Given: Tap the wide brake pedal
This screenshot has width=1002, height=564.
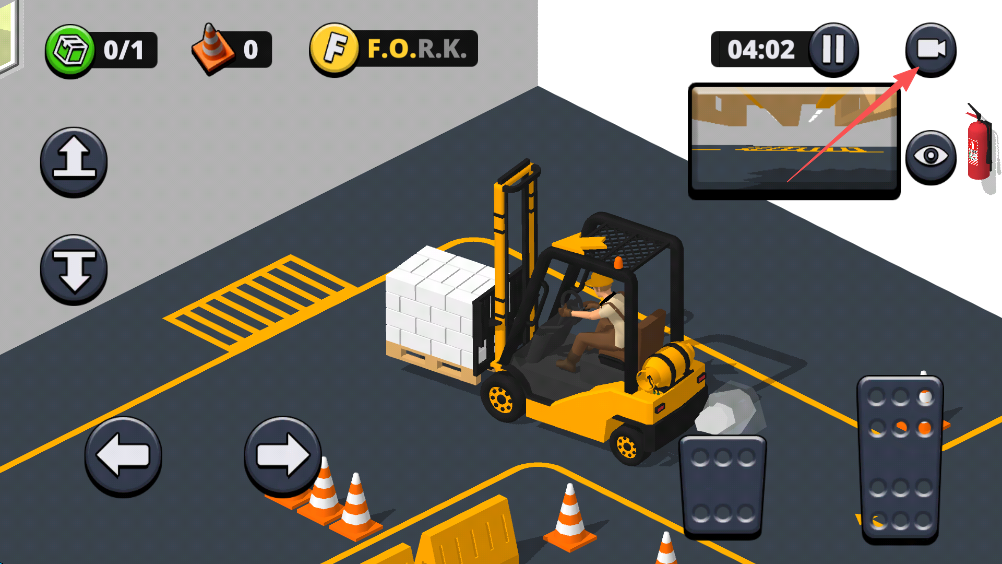Looking at the screenshot, I should [722, 486].
